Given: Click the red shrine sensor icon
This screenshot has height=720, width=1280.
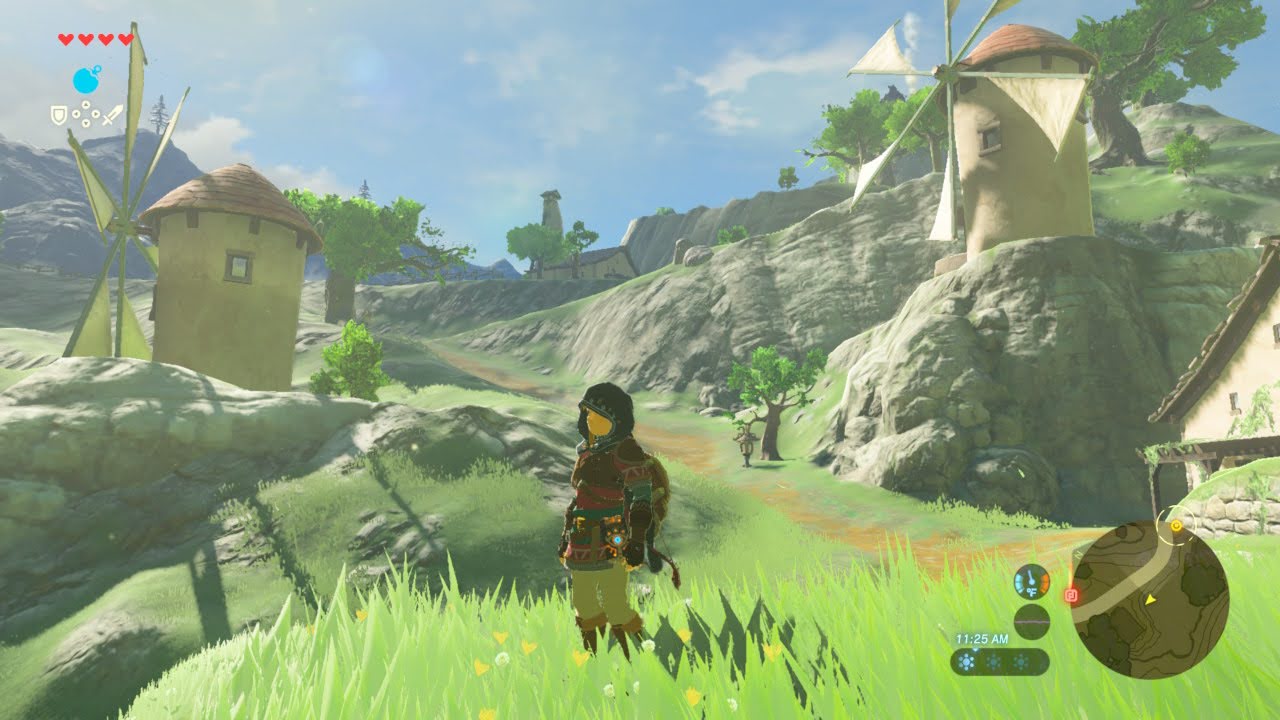Looking at the screenshot, I should [x=1071, y=596].
